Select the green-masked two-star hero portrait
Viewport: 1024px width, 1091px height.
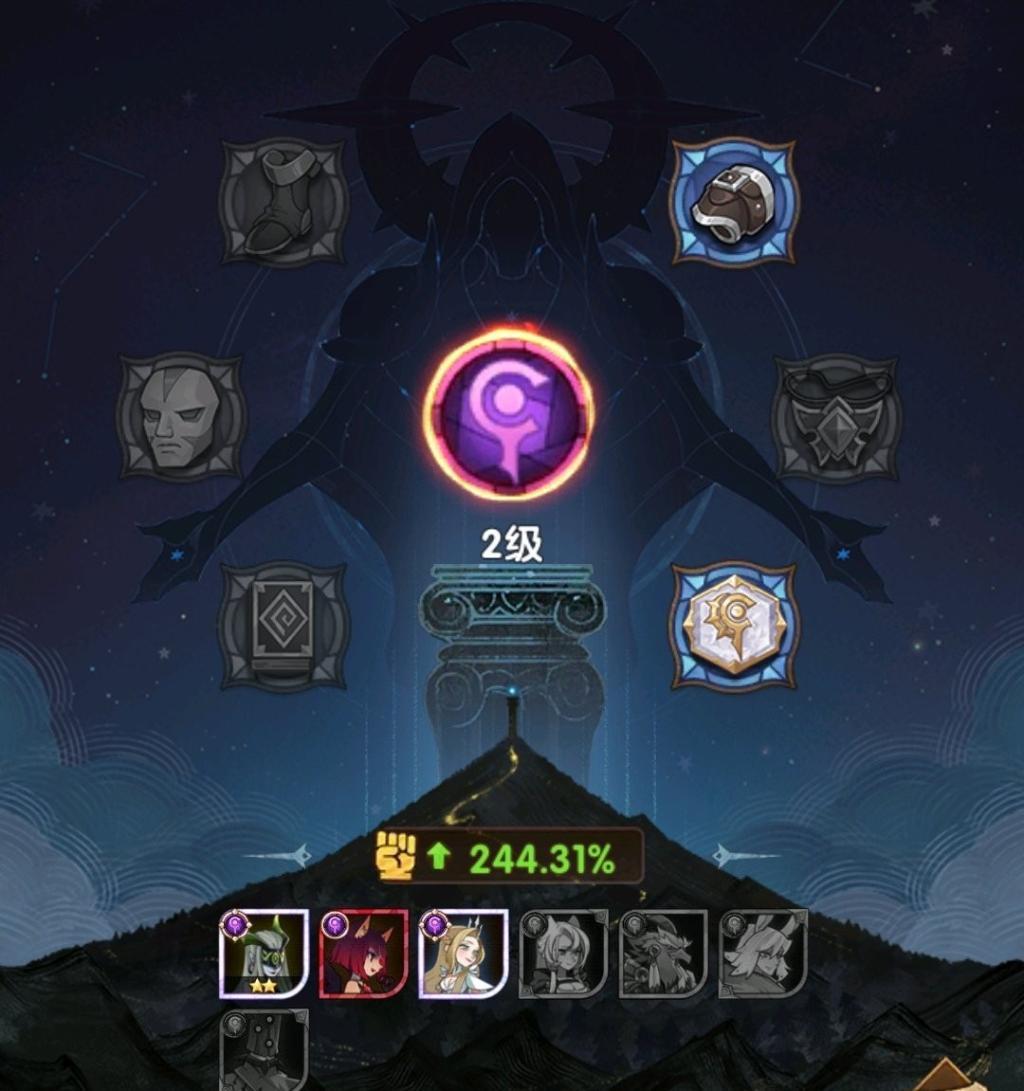coord(263,954)
